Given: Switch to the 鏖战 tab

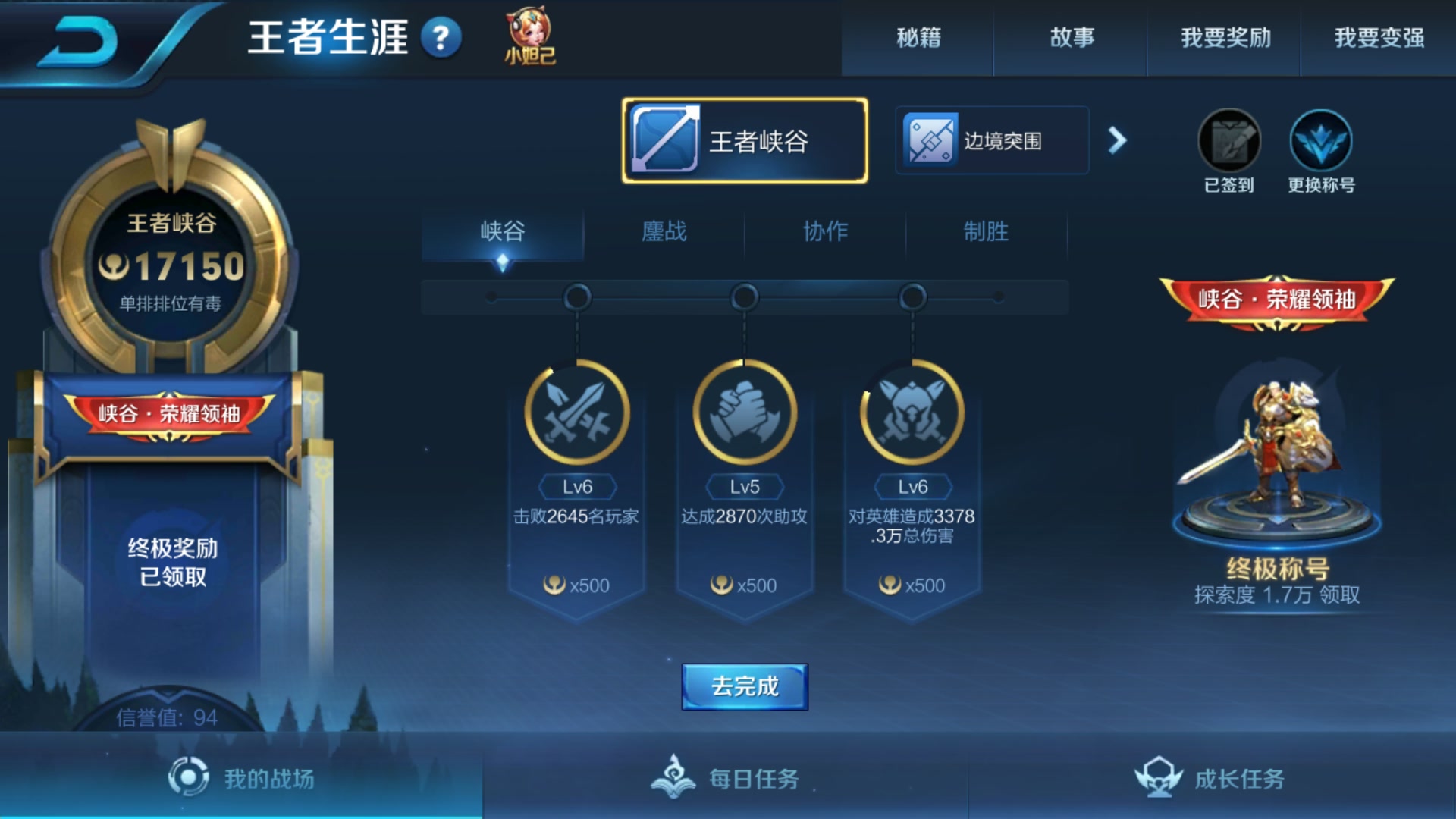Looking at the screenshot, I should [x=664, y=234].
